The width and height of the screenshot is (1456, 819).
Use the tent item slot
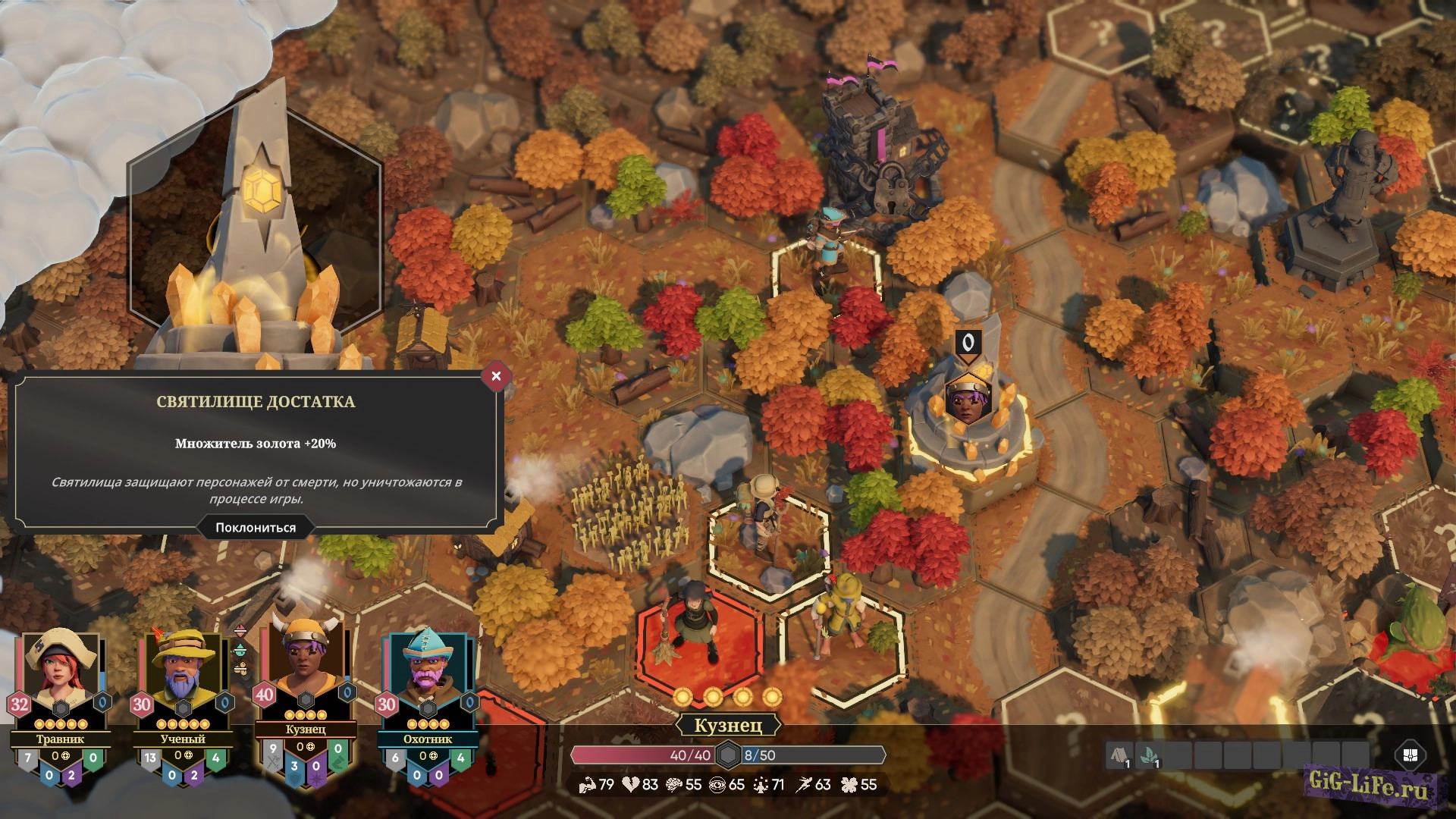pos(1119,755)
